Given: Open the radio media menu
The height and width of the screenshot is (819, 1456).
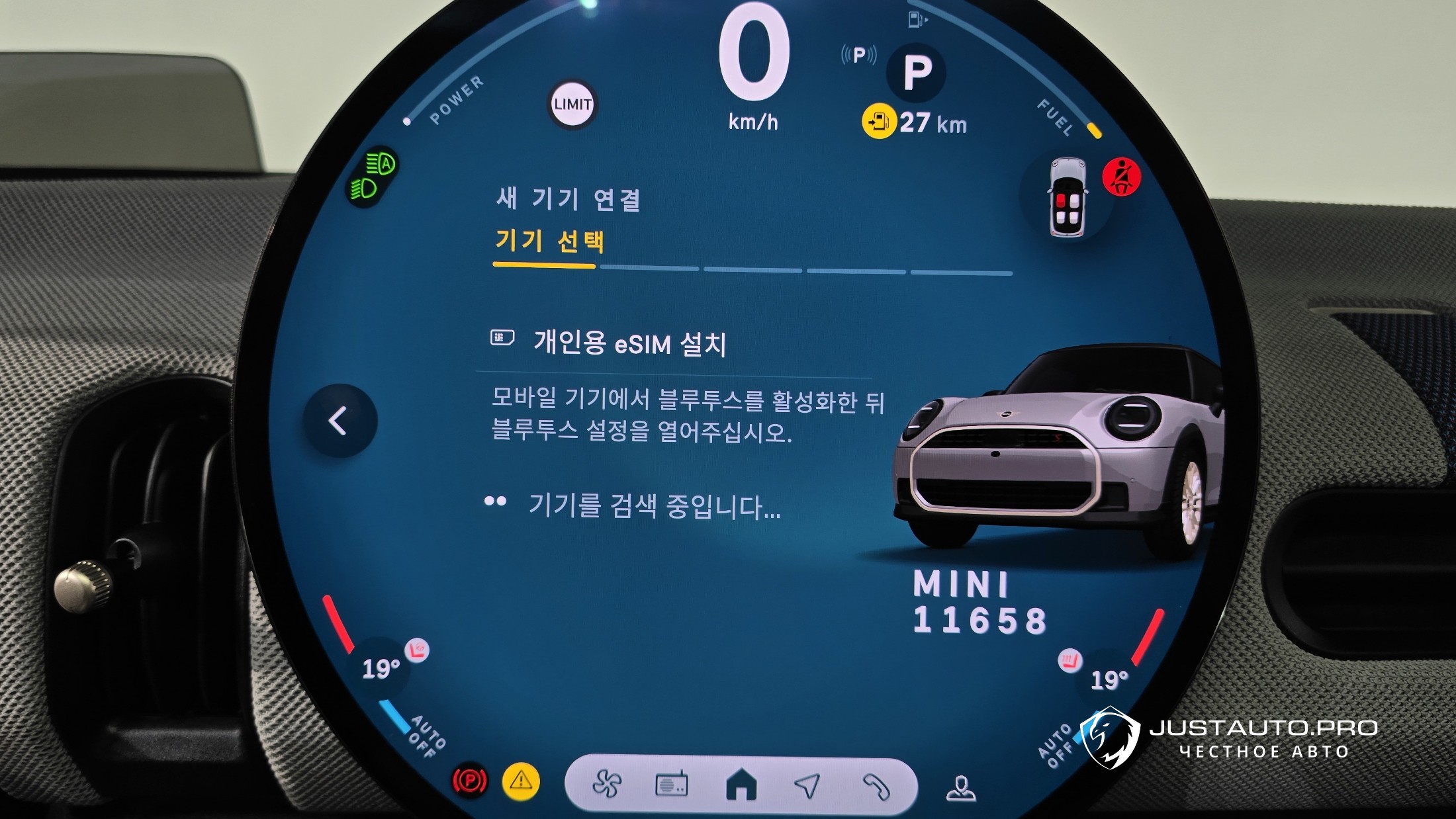Looking at the screenshot, I should (x=671, y=785).
